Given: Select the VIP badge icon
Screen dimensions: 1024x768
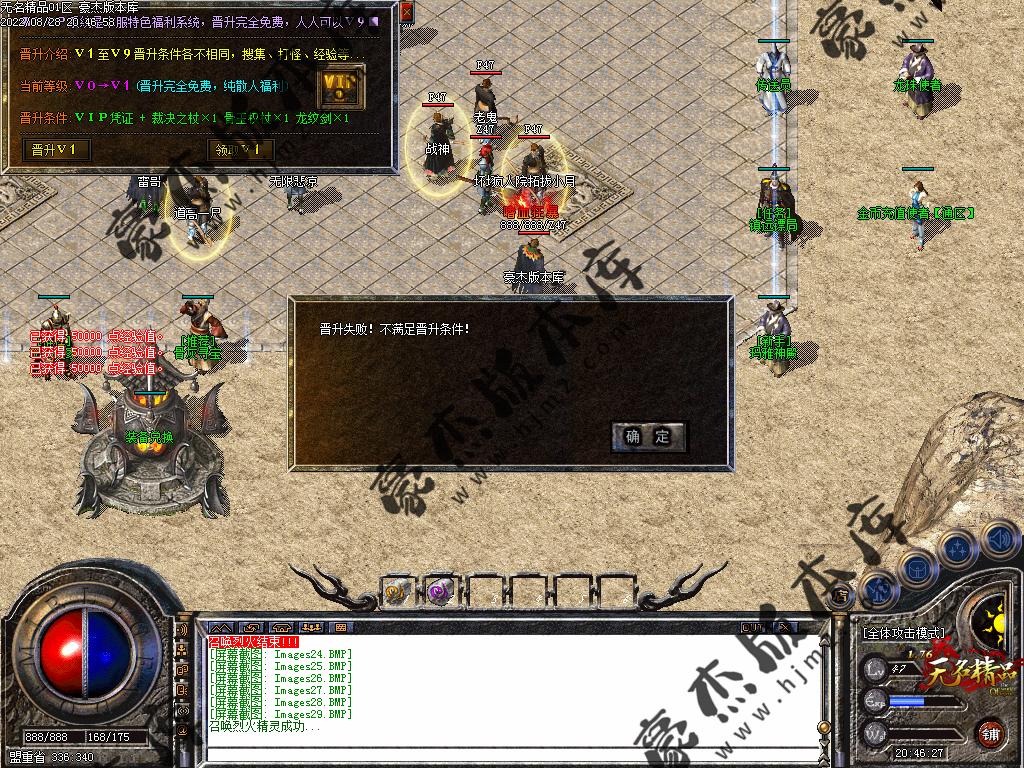Looking at the screenshot, I should click(x=340, y=87).
